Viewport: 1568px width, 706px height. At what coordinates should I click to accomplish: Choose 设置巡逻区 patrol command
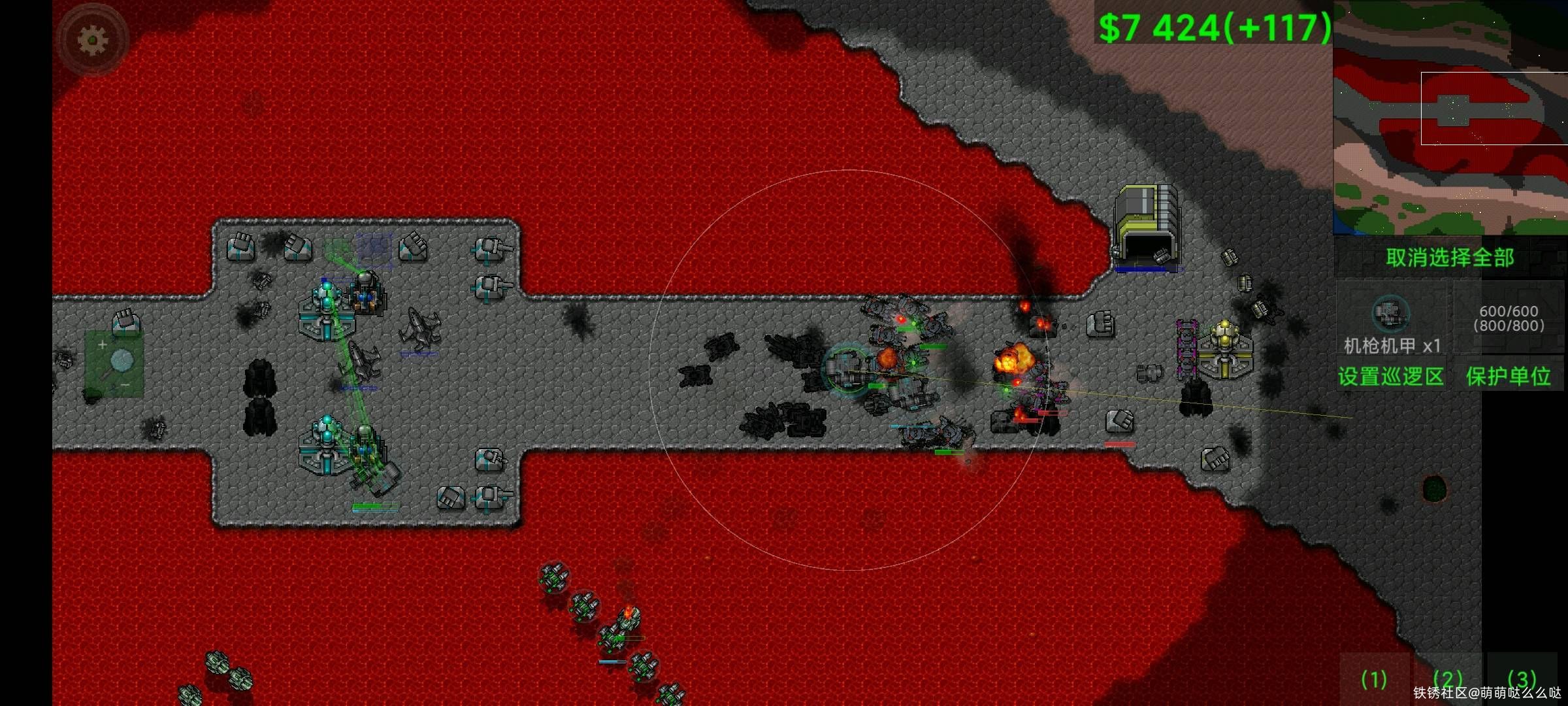(x=1390, y=377)
